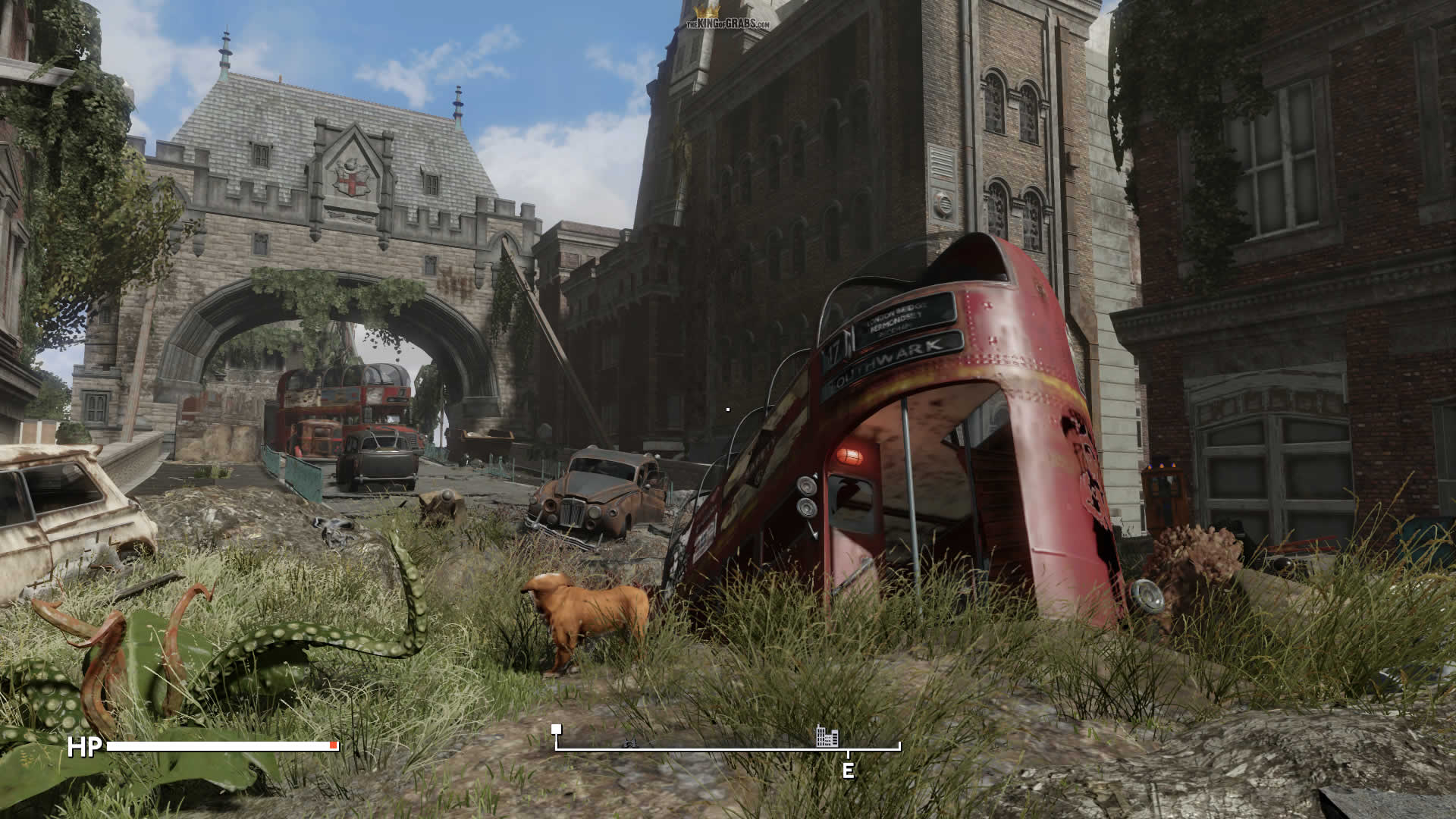
Task: Click the dim undiscovered location icon on compass
Action: [x=629, y=743]
